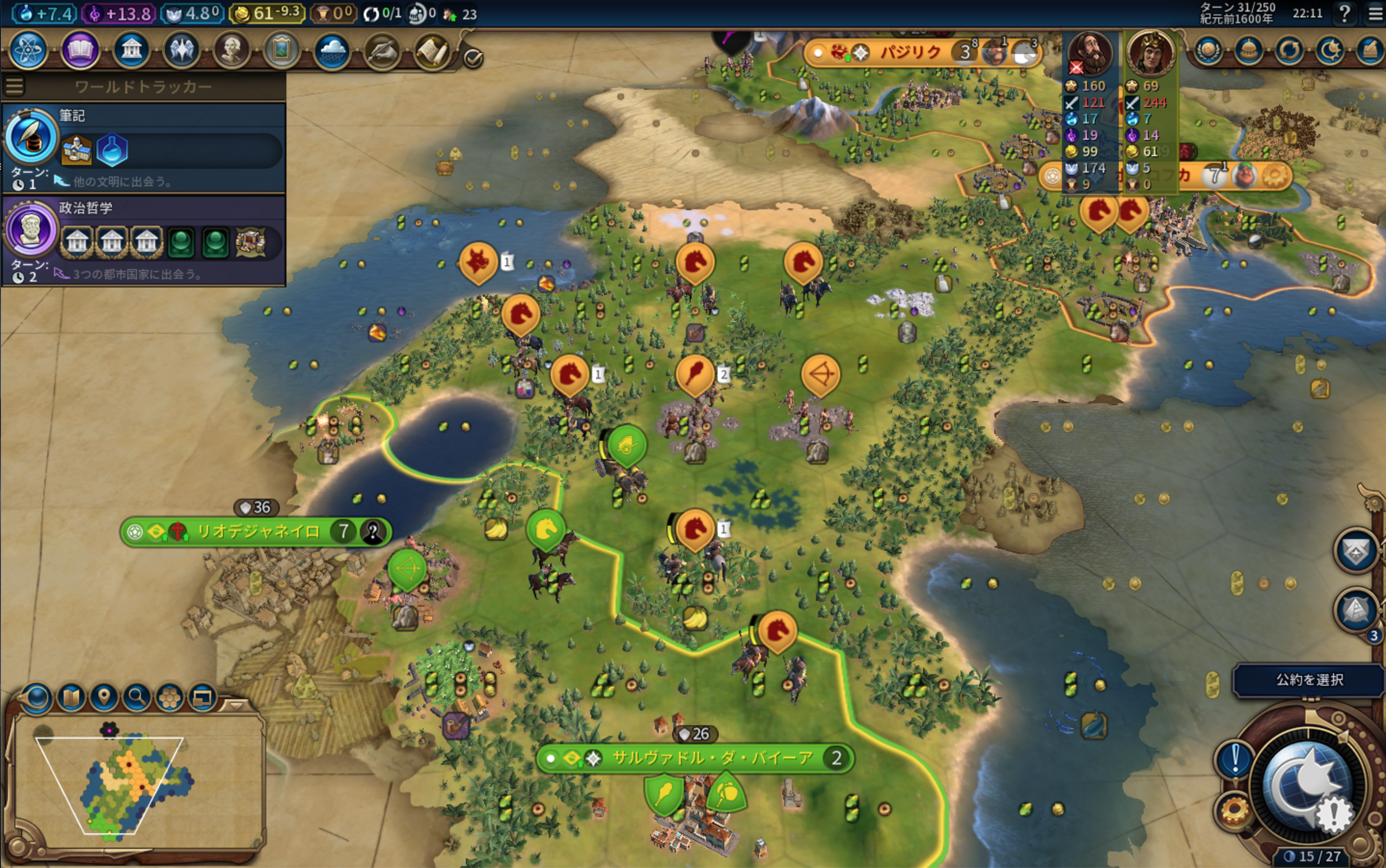Open the civics tree book button
The height and width of the screenshot is (868, 1386).
tap(80, 51)
